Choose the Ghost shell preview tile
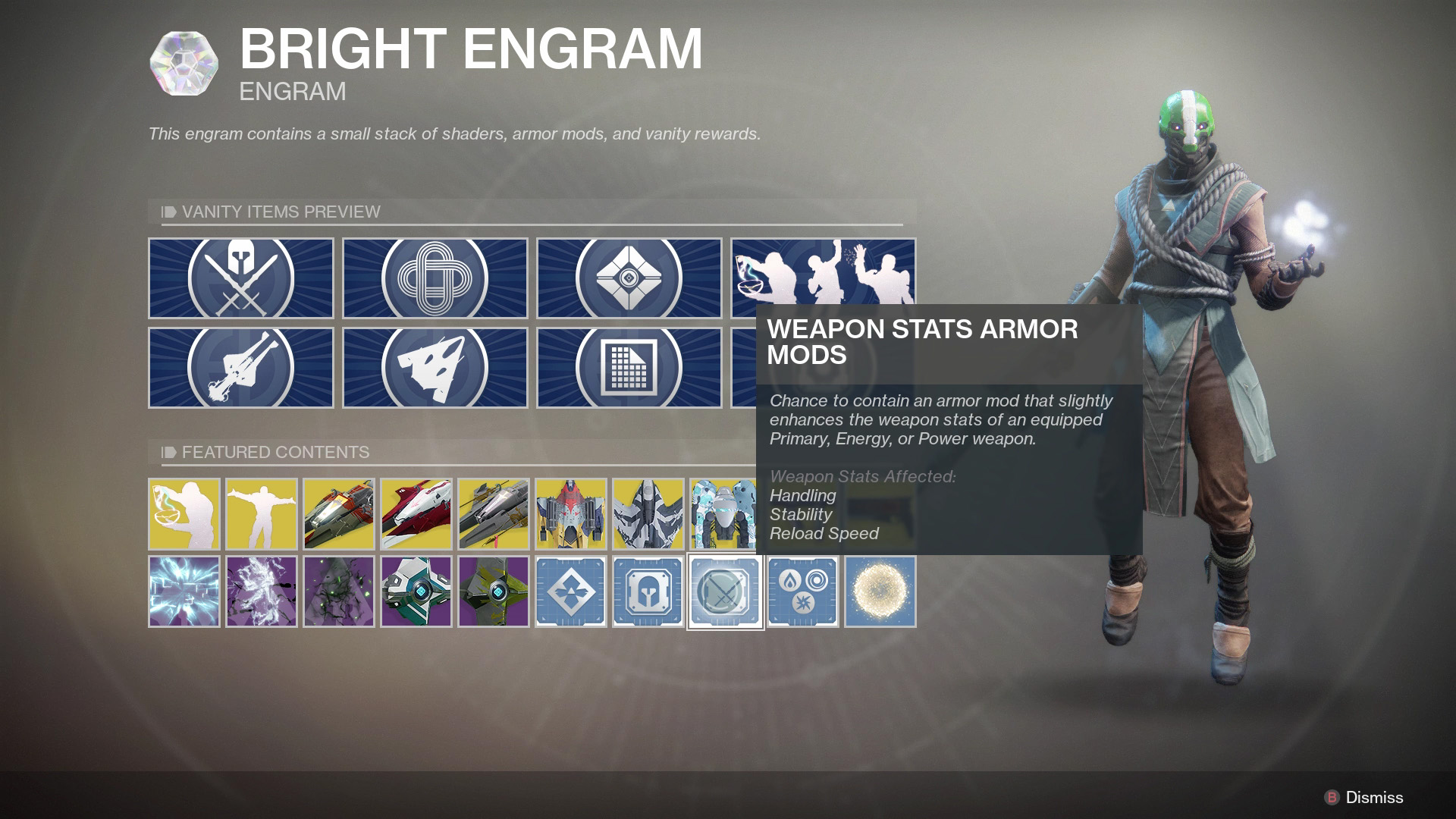The height and width of the screenshot is (819, 1456). pyautogui.click(x=629, y=278)
